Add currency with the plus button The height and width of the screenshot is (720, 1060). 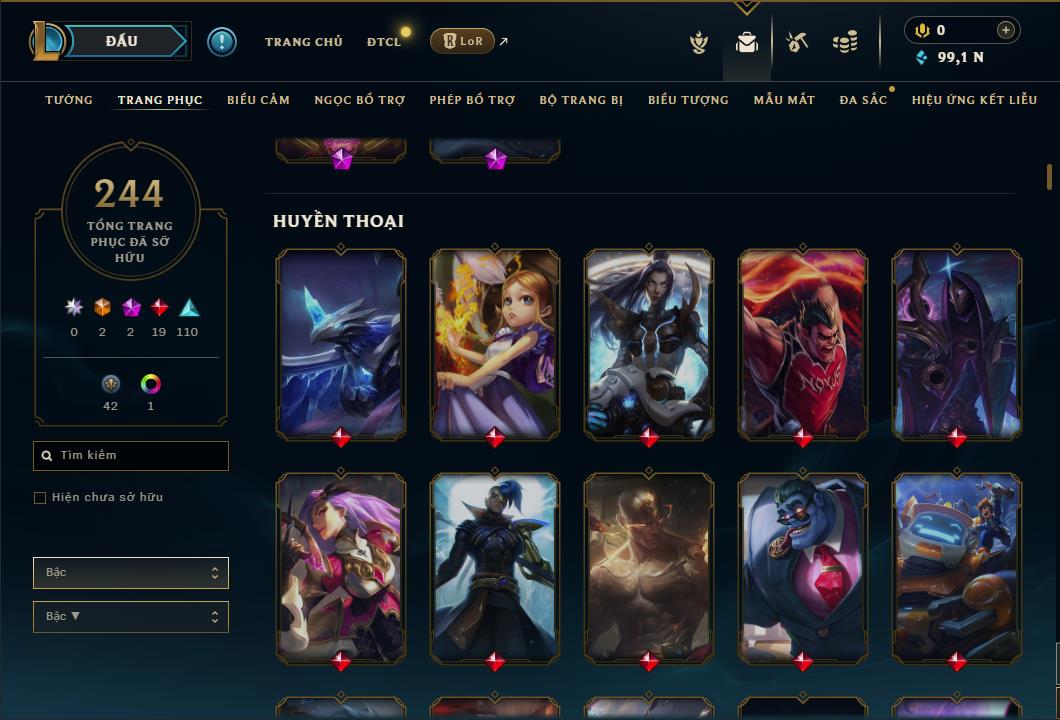[1006, 30]
